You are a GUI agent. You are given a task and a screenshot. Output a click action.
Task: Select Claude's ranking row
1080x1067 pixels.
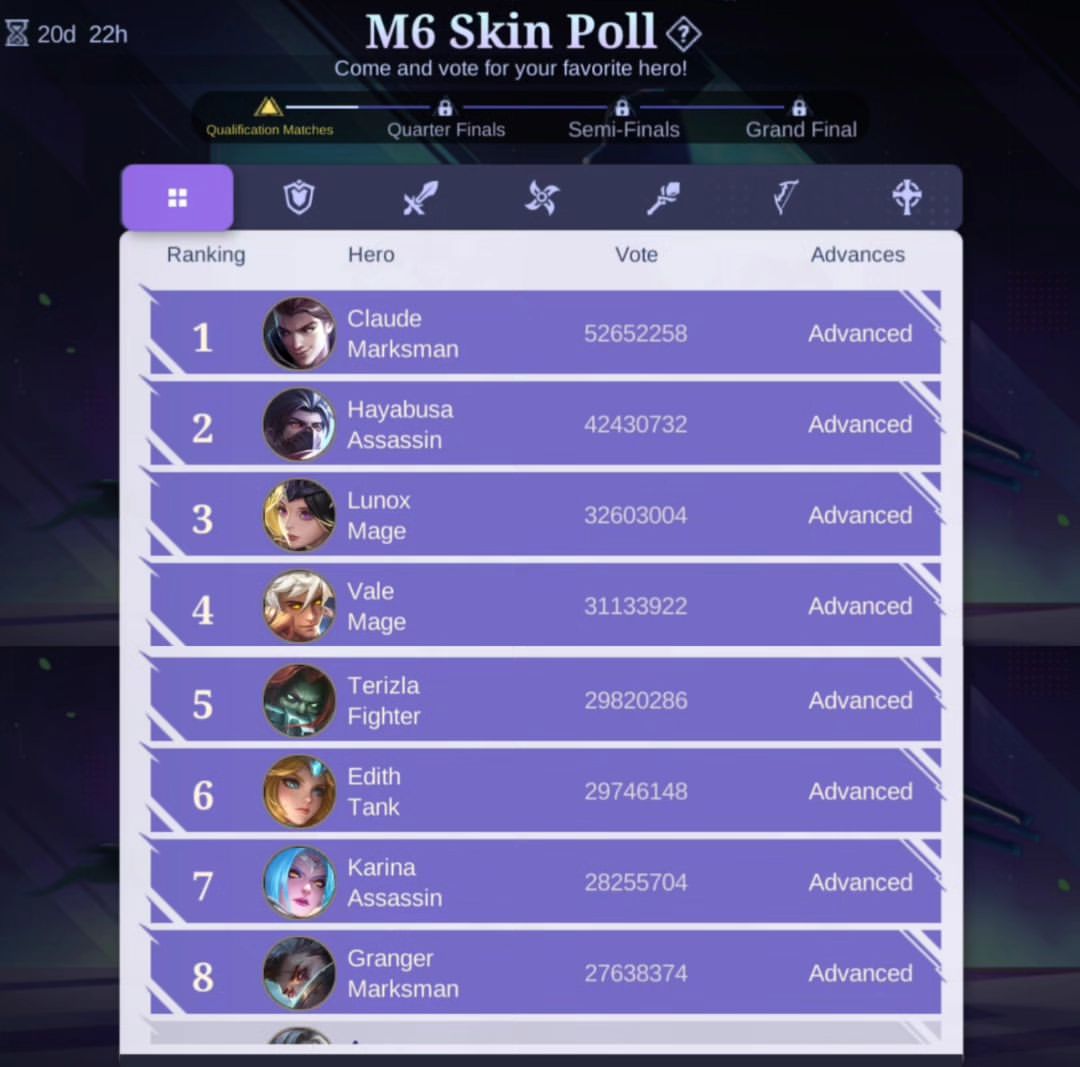point(545,333)
